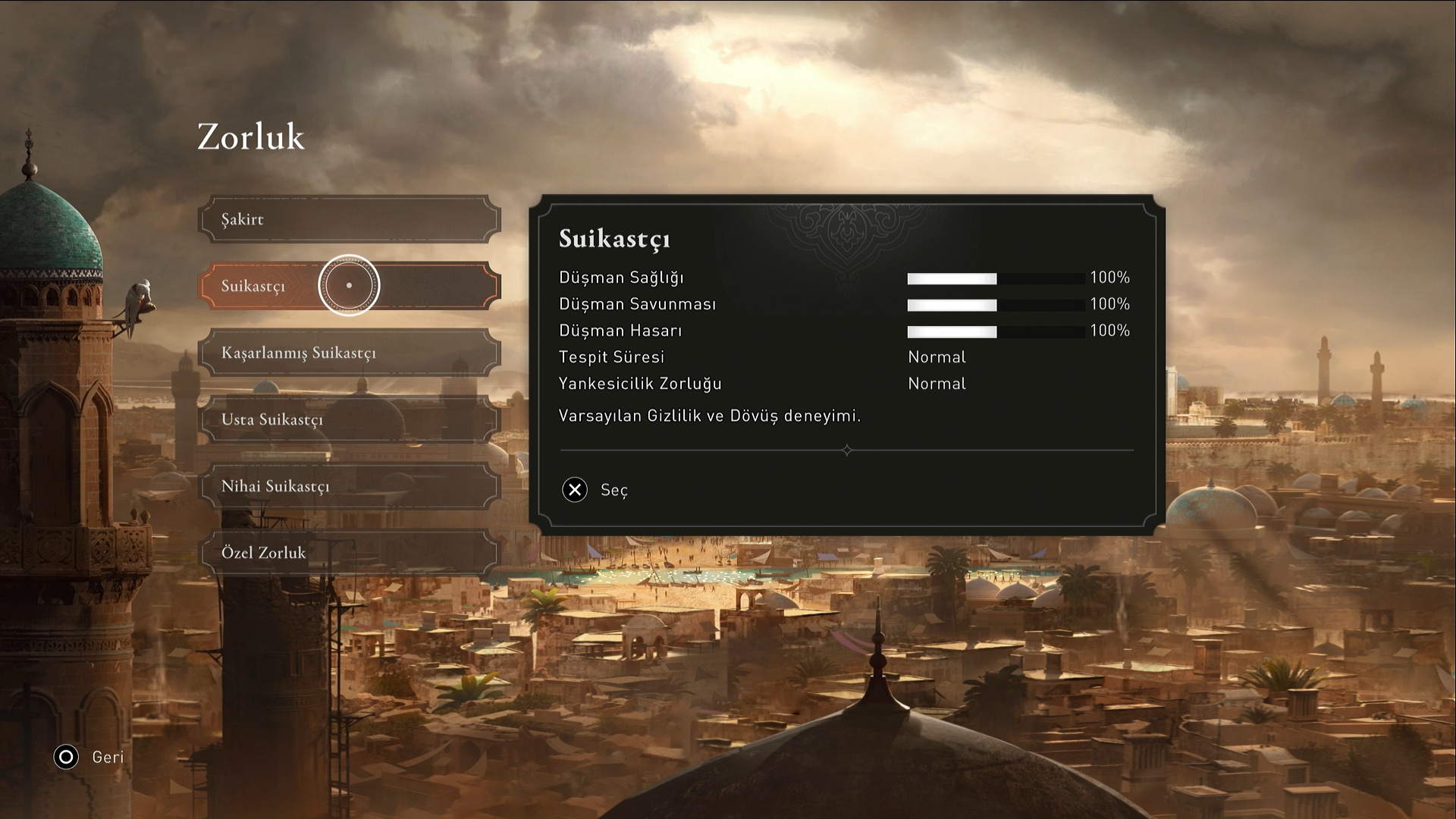Open the Özel Zorluk custom difficulty
Screen dimensions: 1456x819
349,553
